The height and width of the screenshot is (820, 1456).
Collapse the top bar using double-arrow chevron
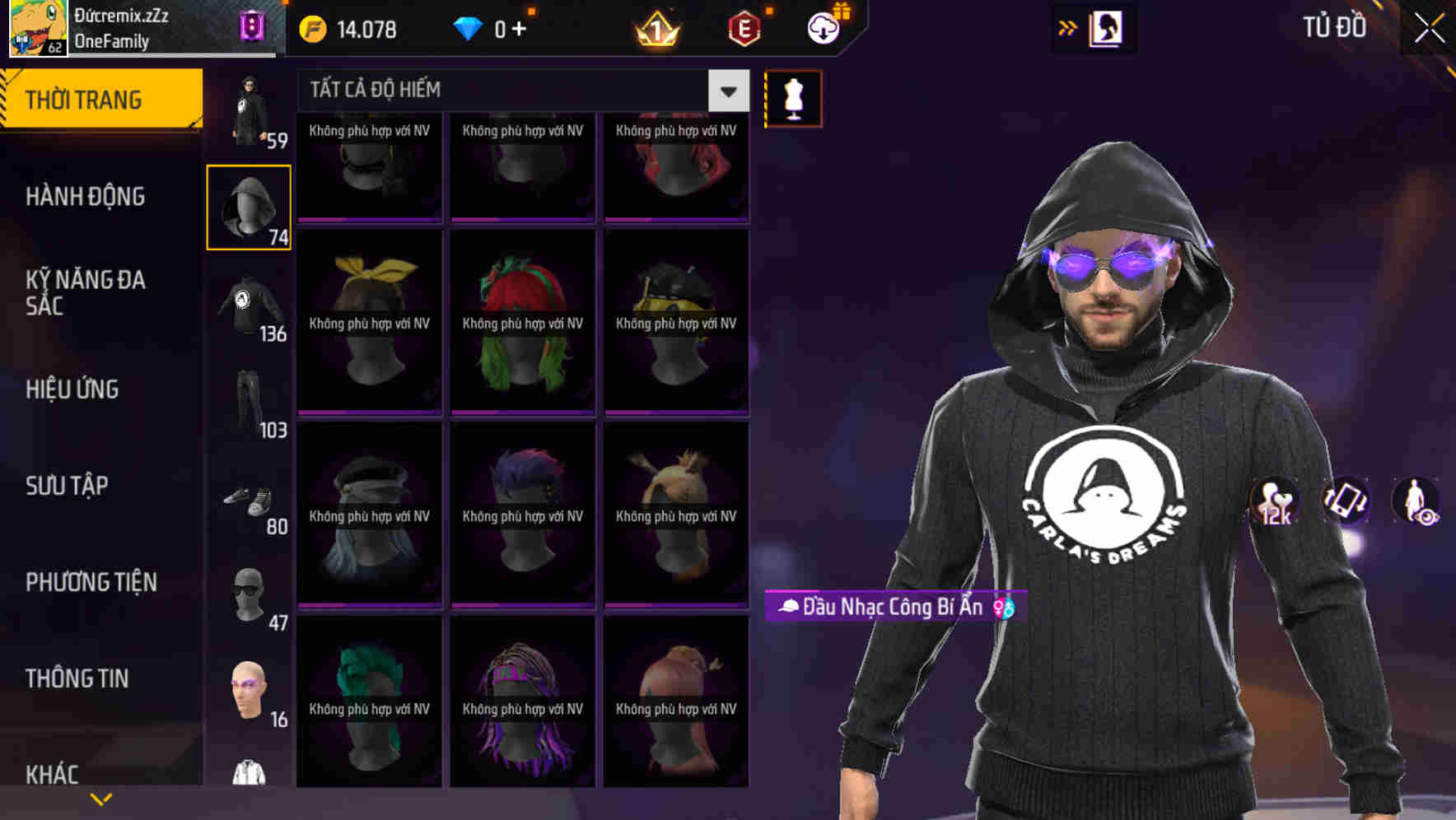click(1068, 27)
